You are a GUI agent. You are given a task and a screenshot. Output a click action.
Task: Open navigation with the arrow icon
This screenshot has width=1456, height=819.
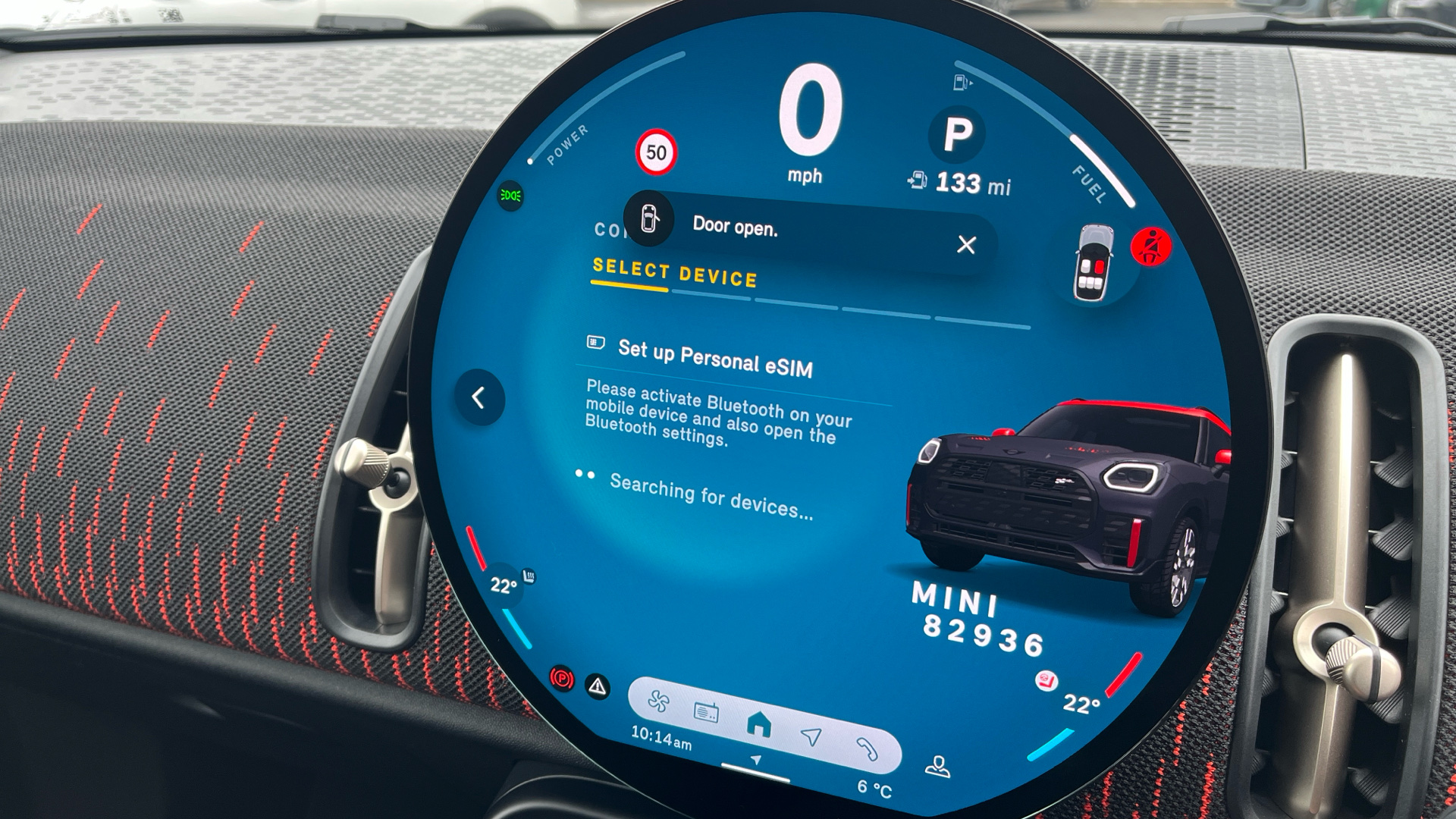tap(811, 736)
